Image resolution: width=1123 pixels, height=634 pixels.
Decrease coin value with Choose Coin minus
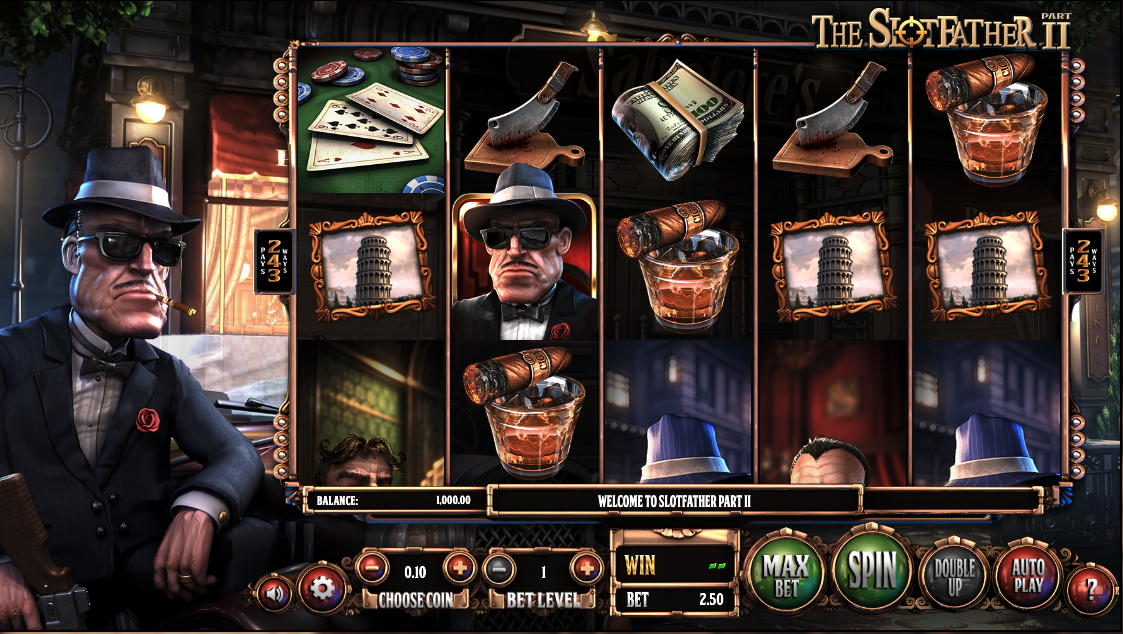click(372, 568)
